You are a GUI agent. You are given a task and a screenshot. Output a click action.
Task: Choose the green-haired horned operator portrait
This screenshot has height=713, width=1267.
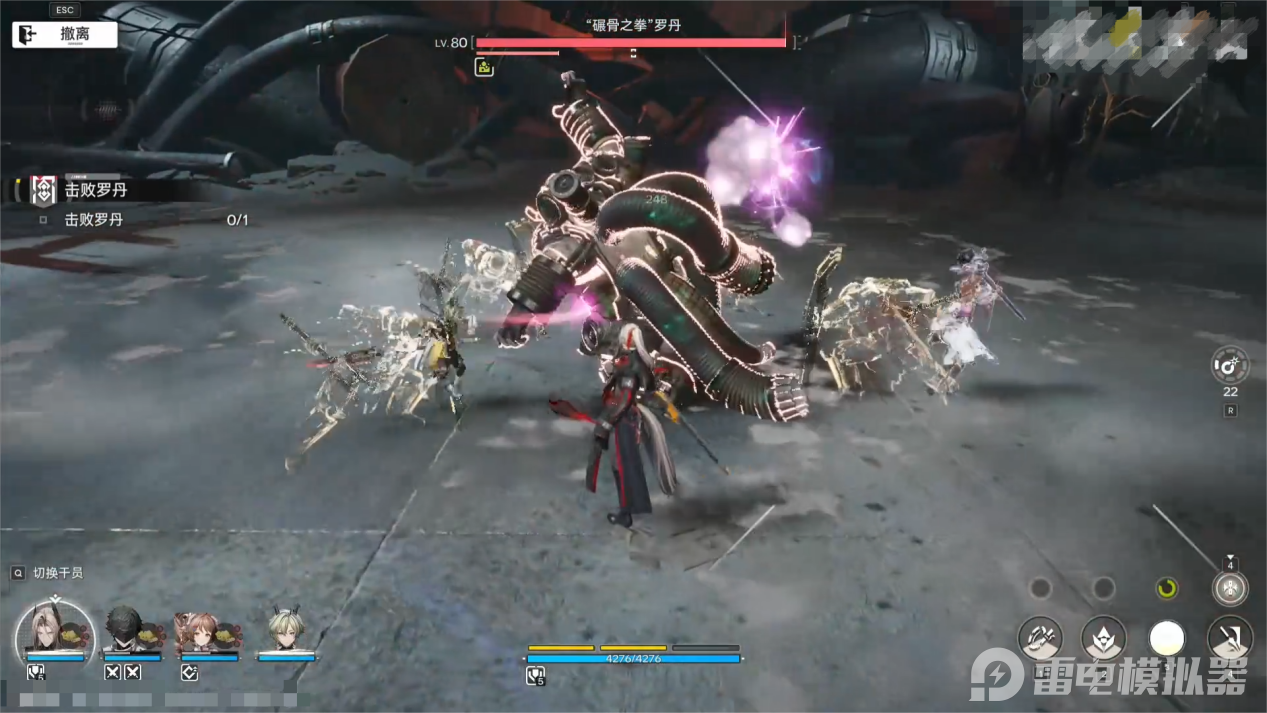[285, 630]
